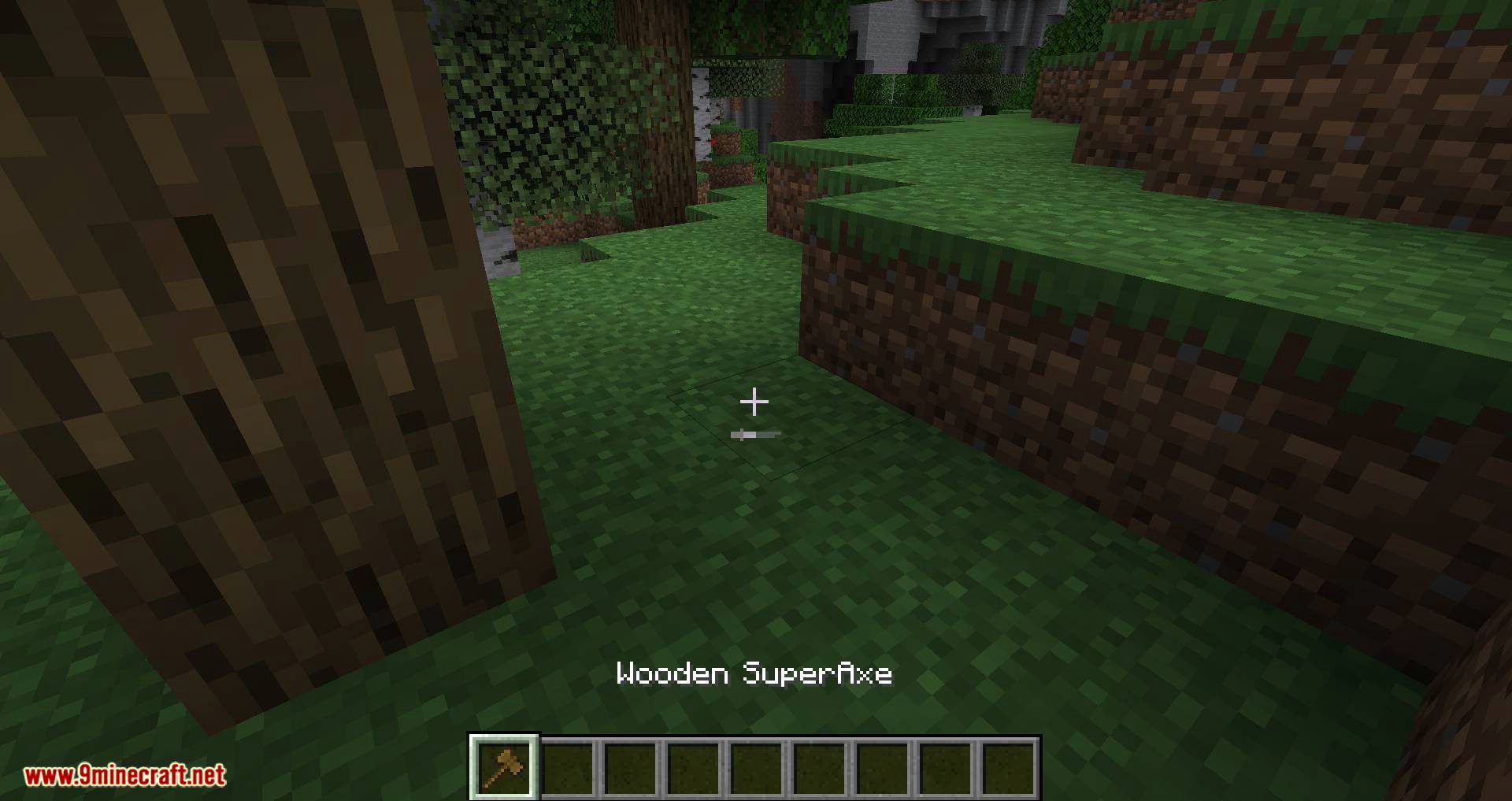Click the crosshair in the screen center
Image resolution: width=1512 pixels, height=801 pixels.
click(755, 402)
